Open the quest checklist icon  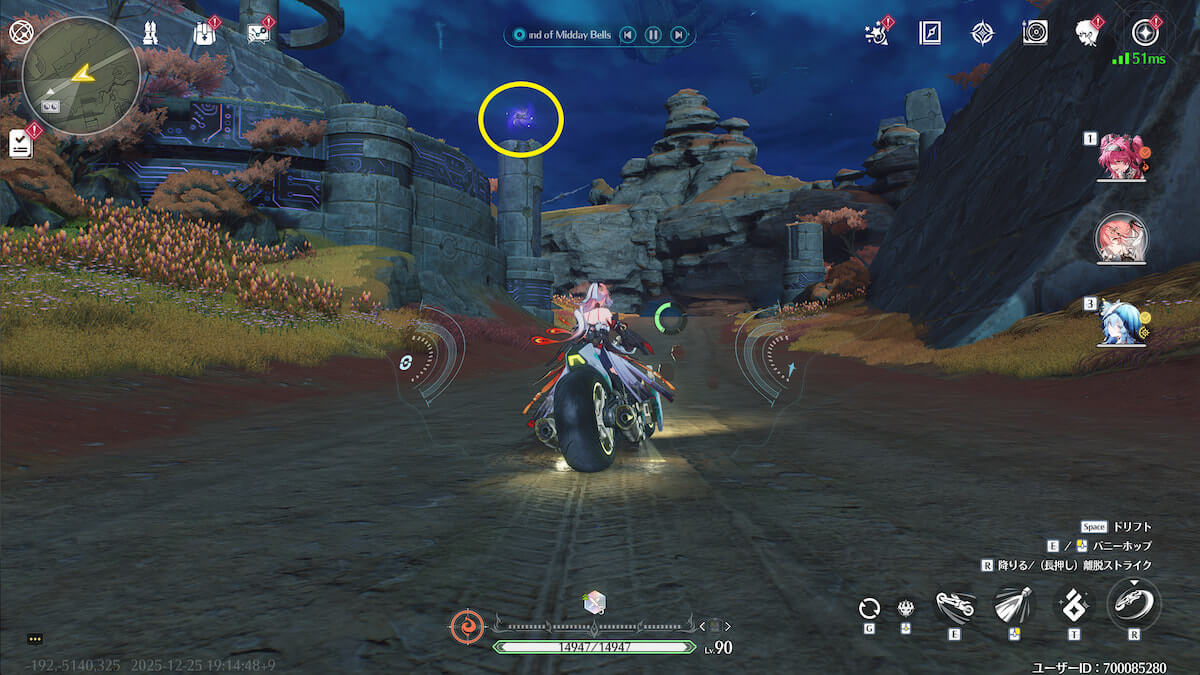pos(20,142)
